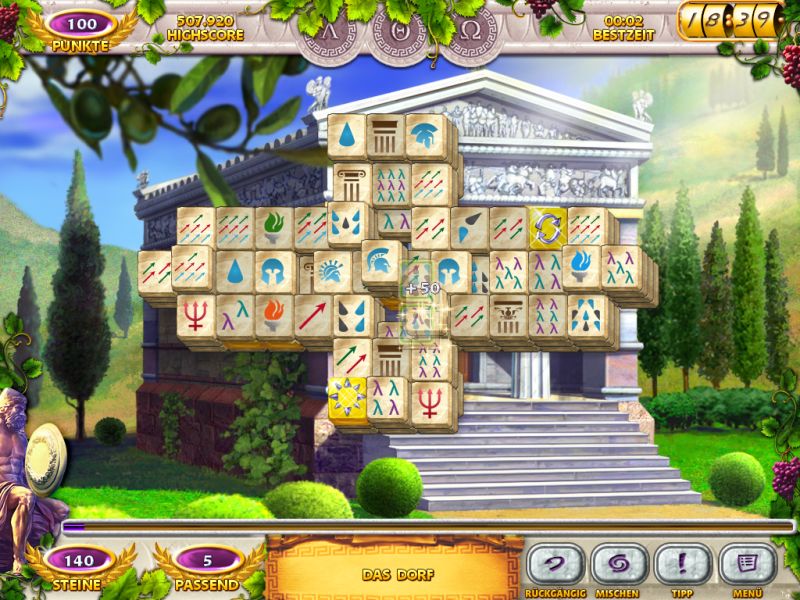The height and width of the screenshot is (600, 800).
Task: Choose the blue and black leaf tile
Action: [x=469, y=227]
